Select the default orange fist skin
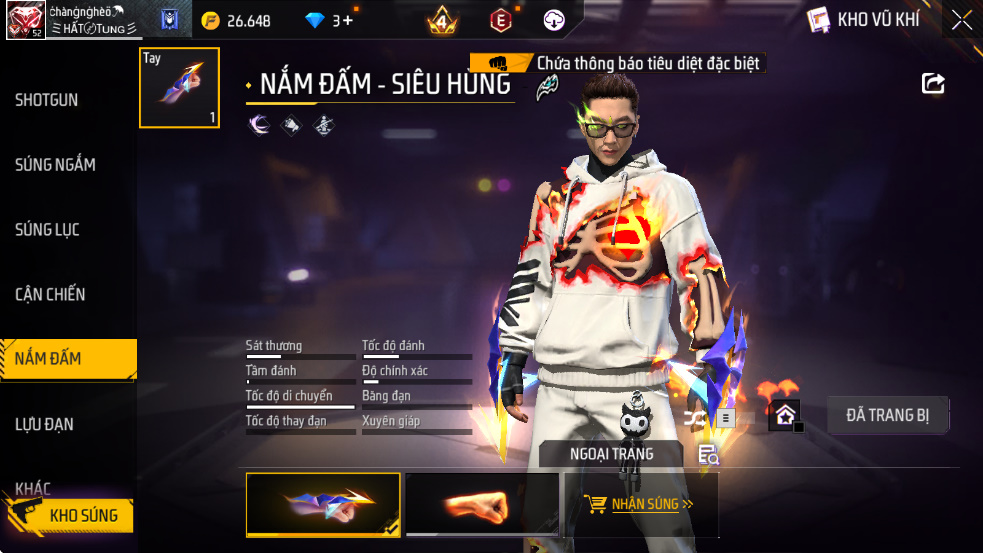 482,504
